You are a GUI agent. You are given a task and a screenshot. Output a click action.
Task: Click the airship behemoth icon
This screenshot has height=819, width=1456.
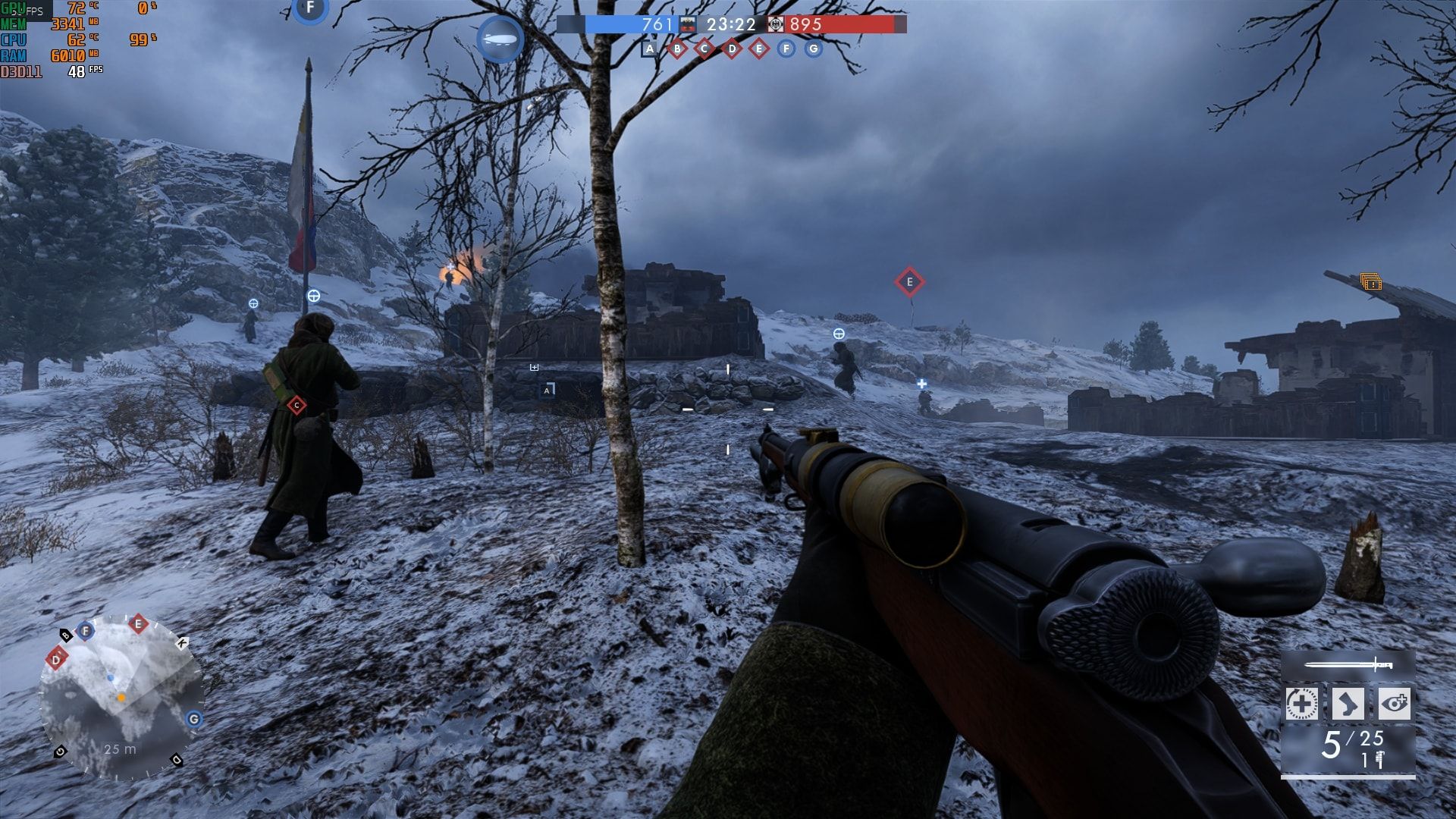[x=500, y=38]
